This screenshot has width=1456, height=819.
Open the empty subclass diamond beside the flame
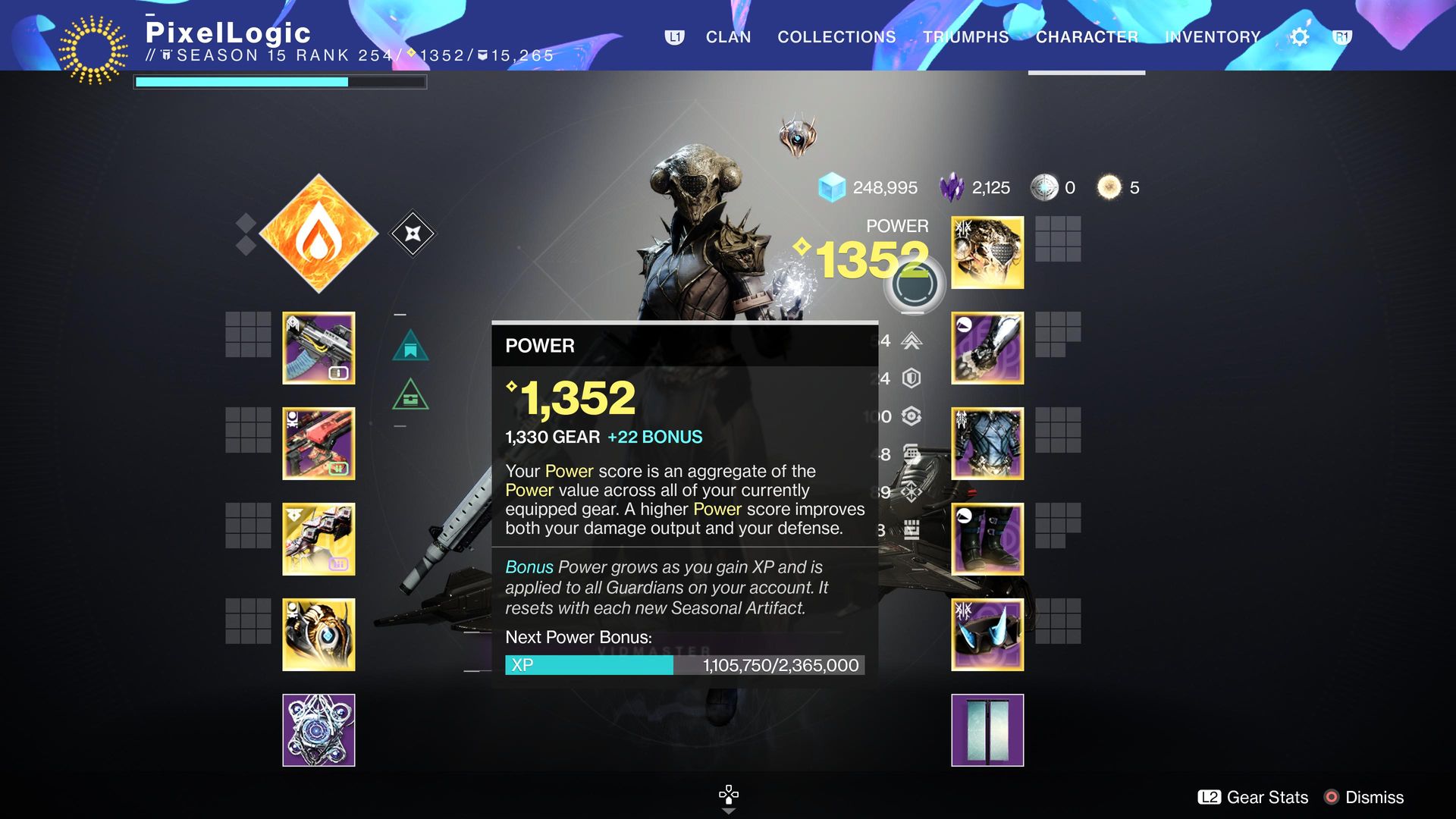coord(413,234)
